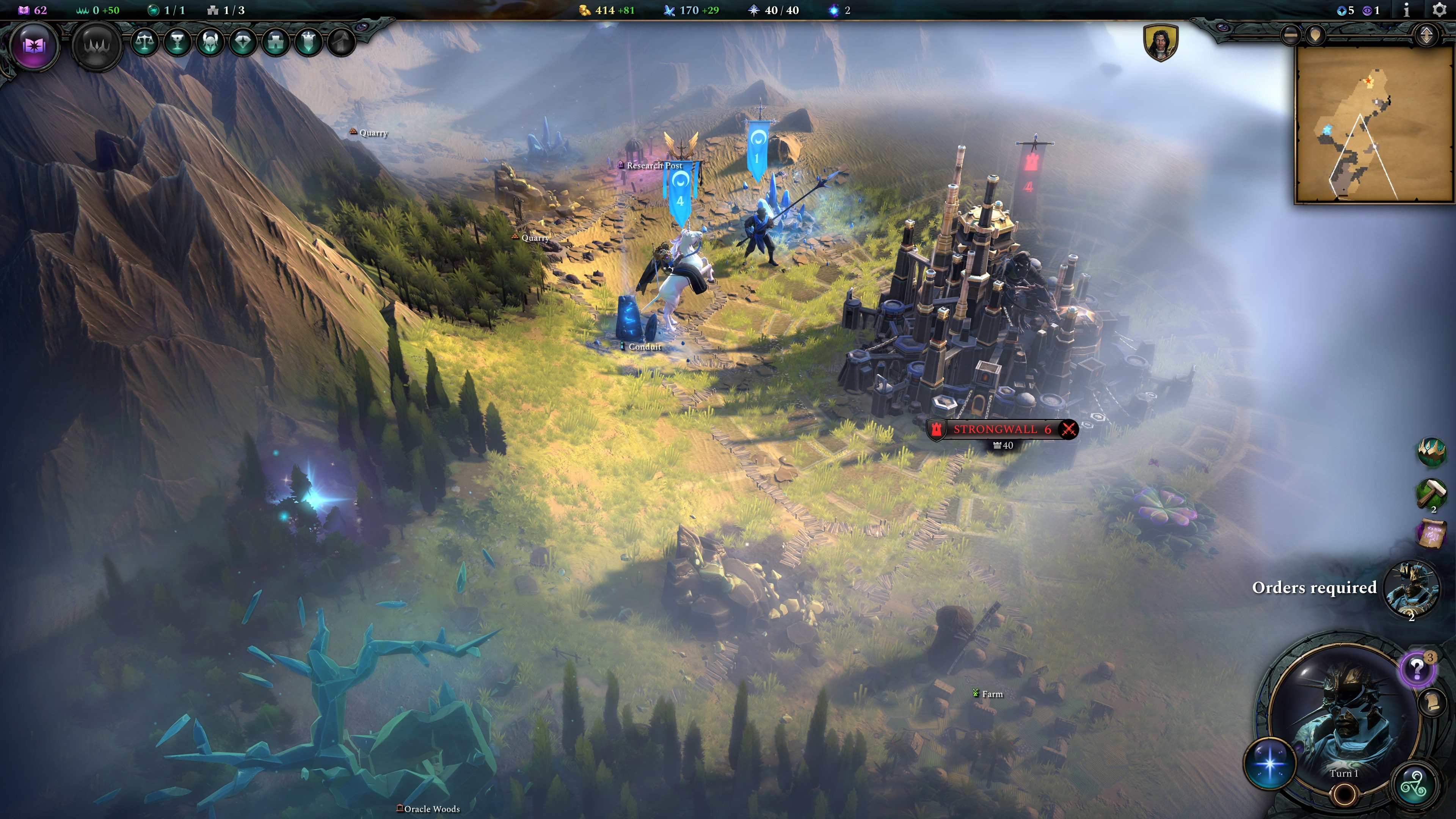Open the purple question mark events button
Viewport: 1456px width, 819px height.
[1417, 669]
